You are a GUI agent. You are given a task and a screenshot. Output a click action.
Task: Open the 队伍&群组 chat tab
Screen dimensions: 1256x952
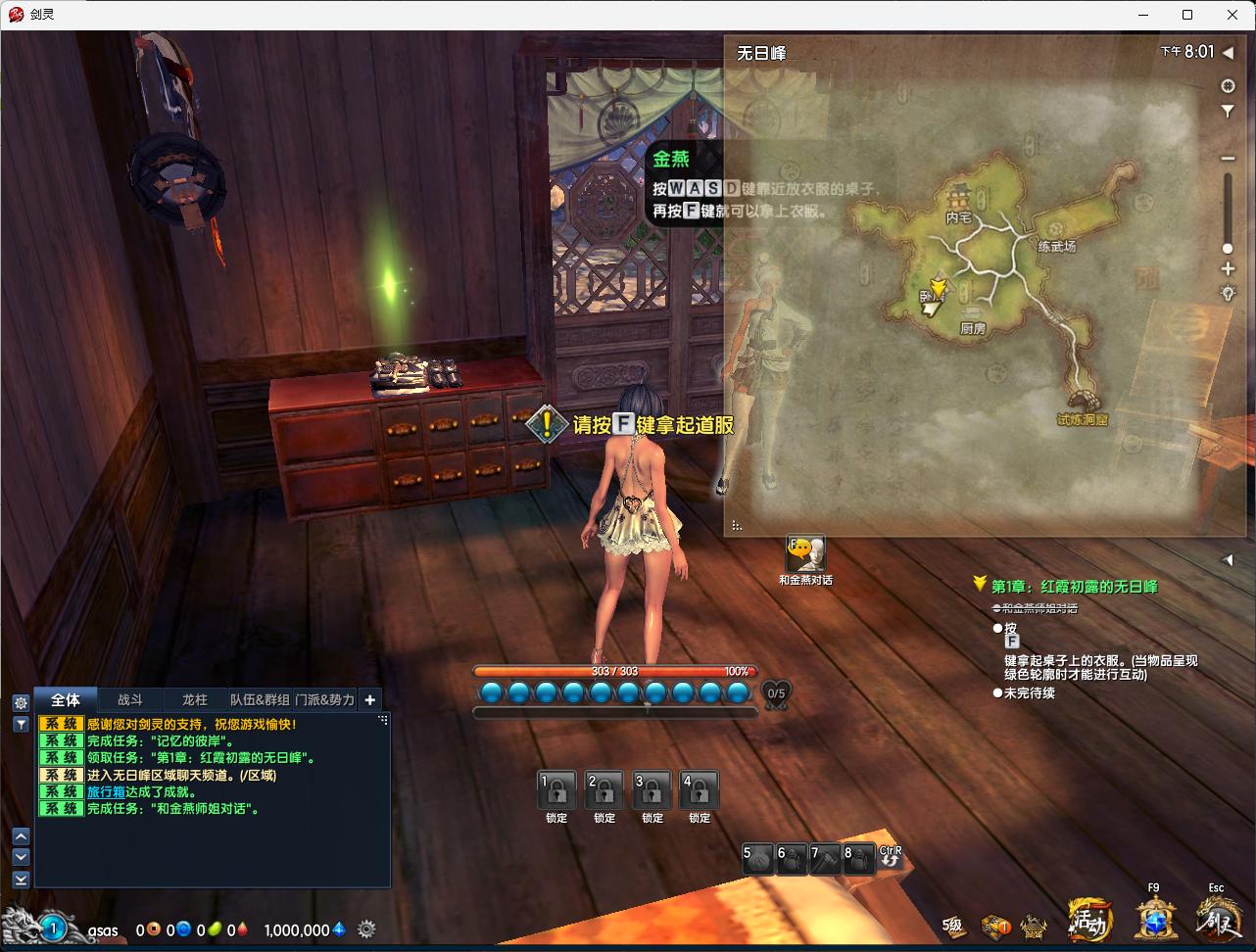[x=260, y=699]
